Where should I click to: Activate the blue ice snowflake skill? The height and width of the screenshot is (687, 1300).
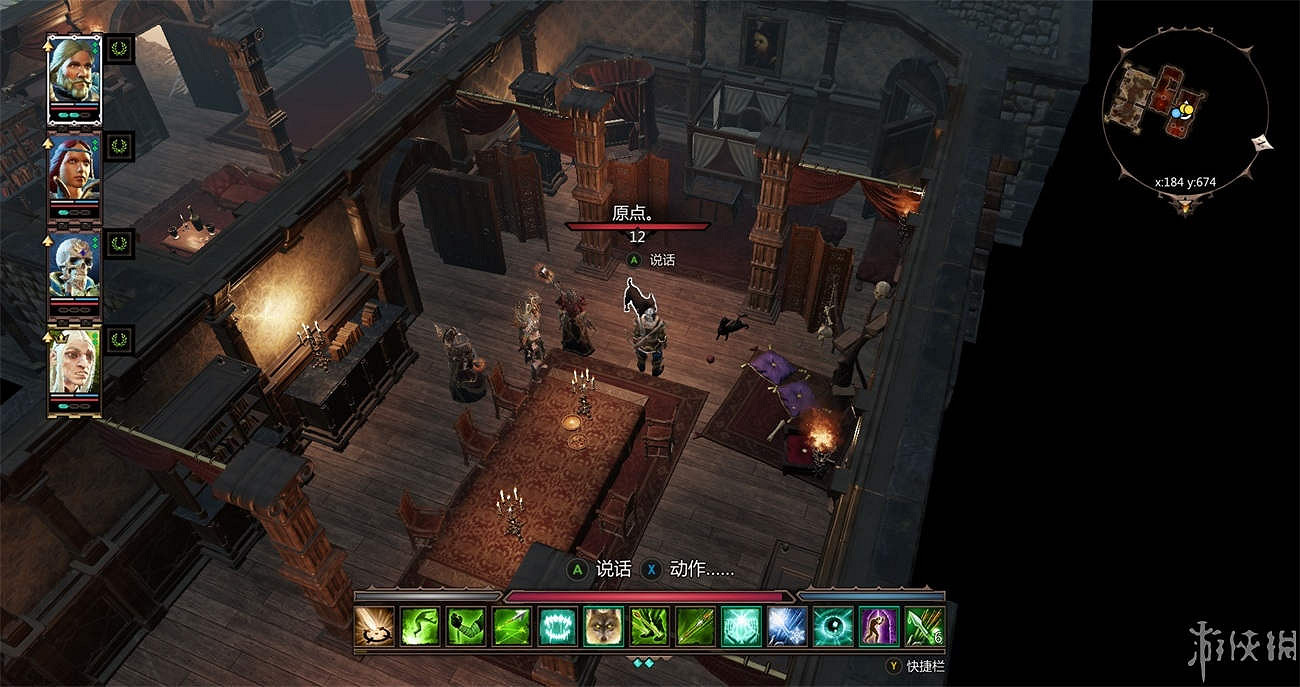786,627
